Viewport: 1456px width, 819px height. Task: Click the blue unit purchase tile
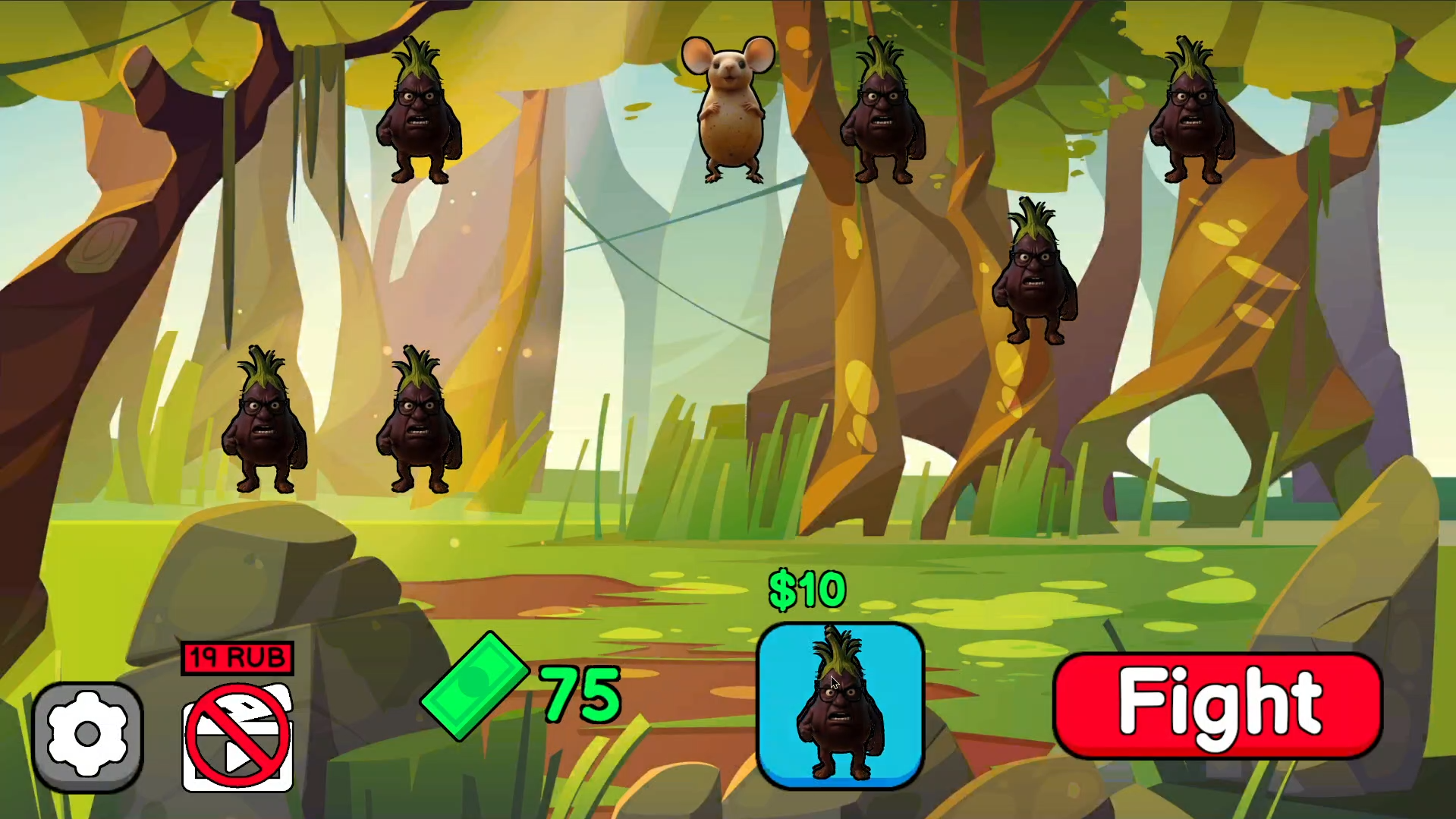[x=841, y=702]
